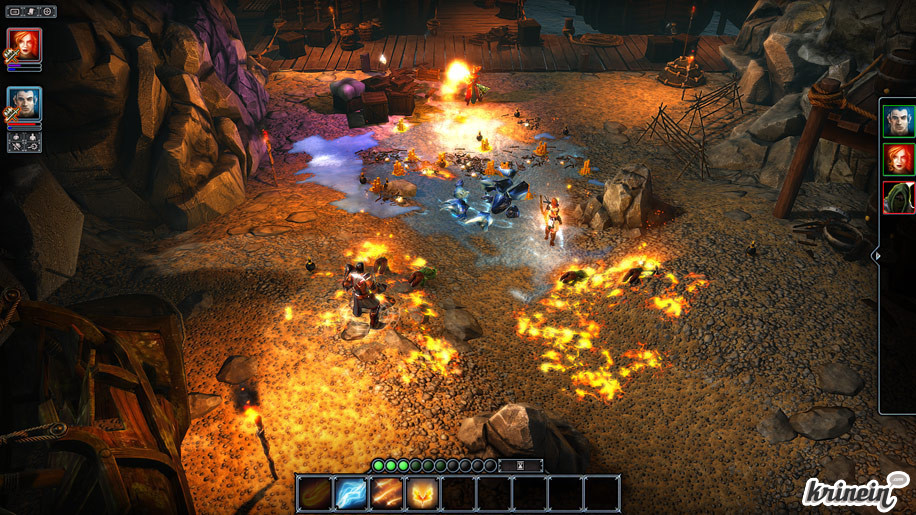Collapse the turn order panel arrow
Screen dimensions: 916x515
pos(878,256)
